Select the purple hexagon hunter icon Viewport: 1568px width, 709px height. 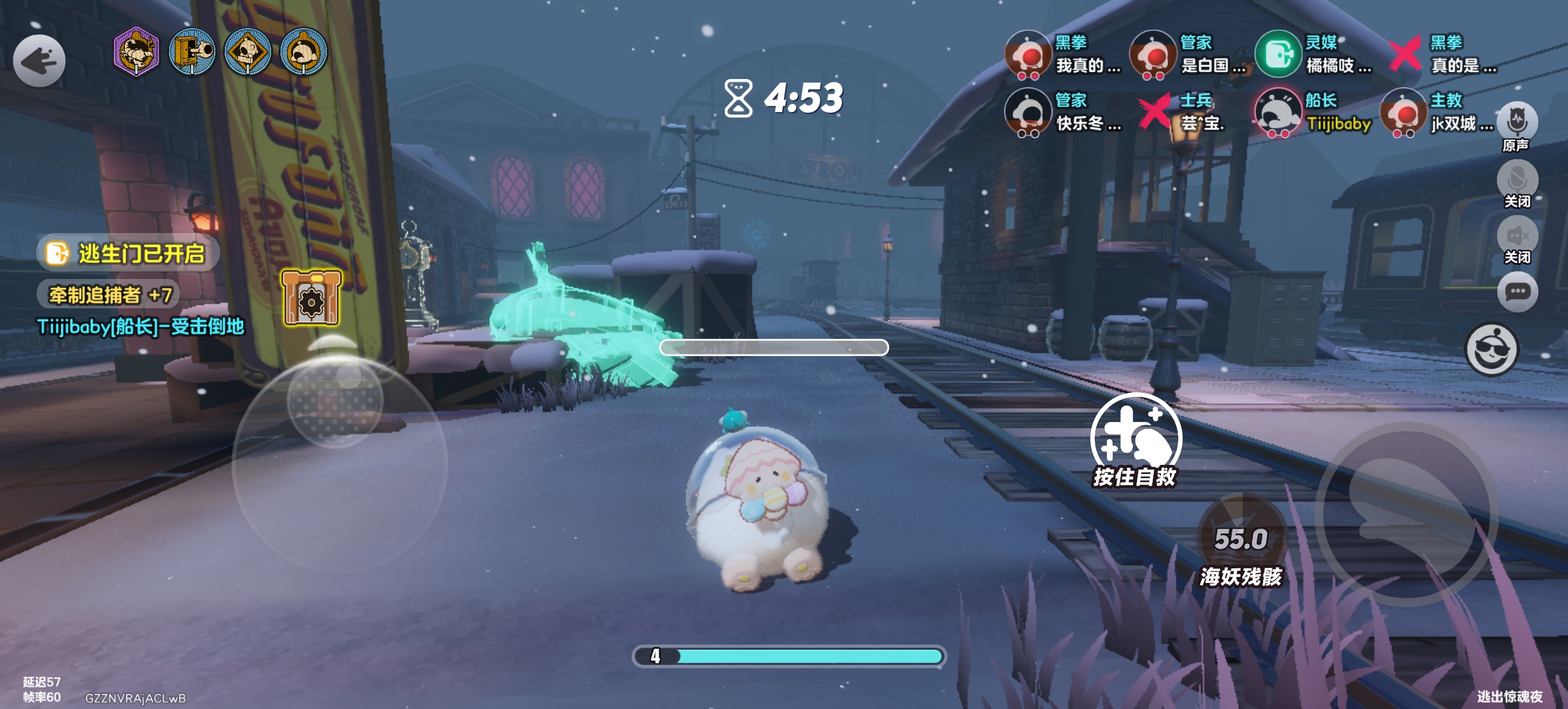point(136,52)
